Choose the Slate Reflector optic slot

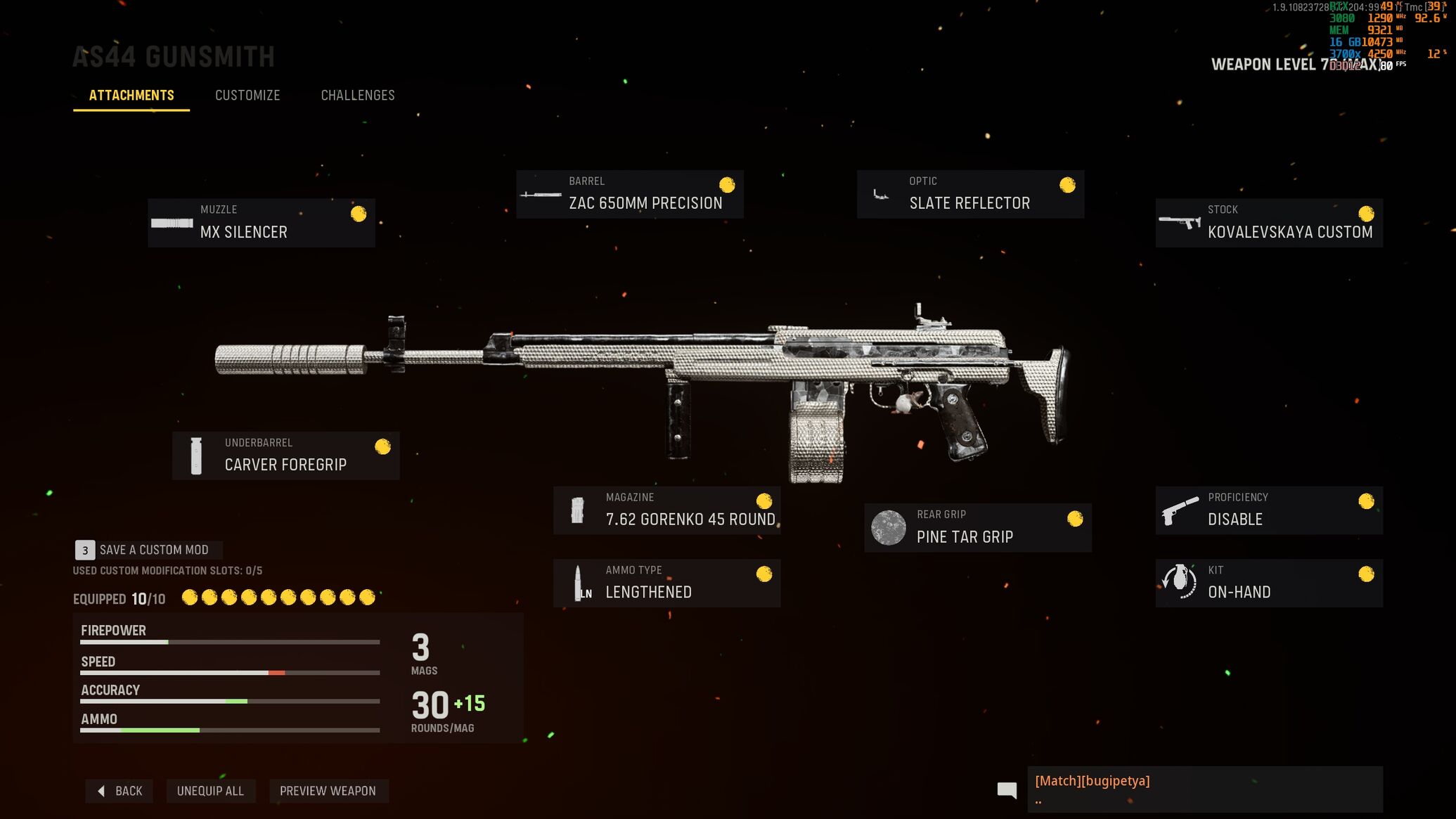click(x=970, y=194)
